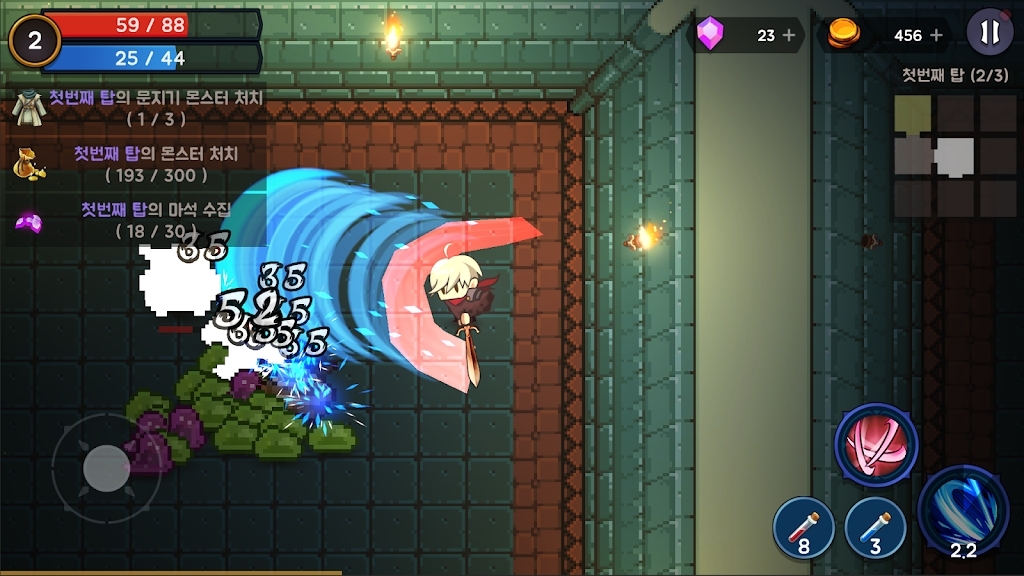Pause the game with the pause button
This screenshot has width=1024, height=576.
click(x=989, y=33)
